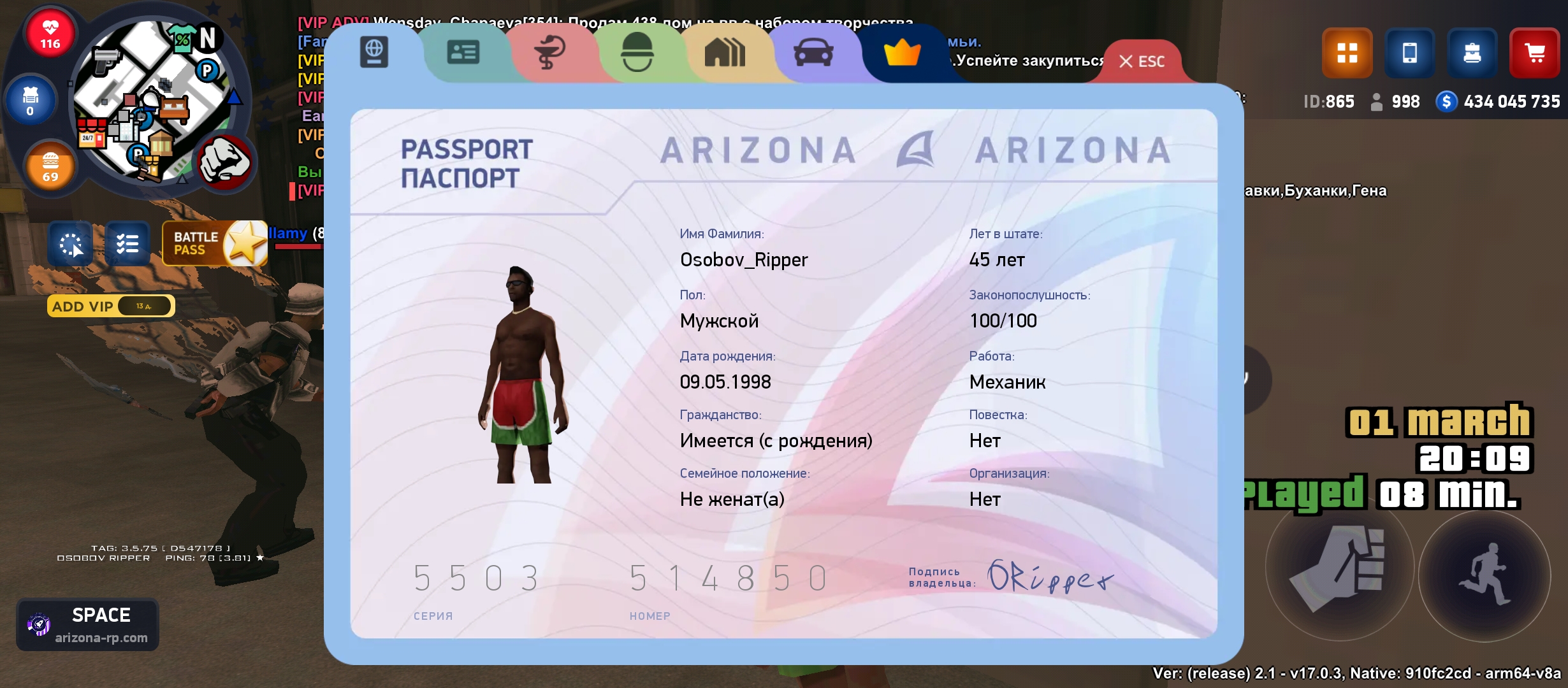
Task: Open the Battle Pass
Action: (214, 243)
